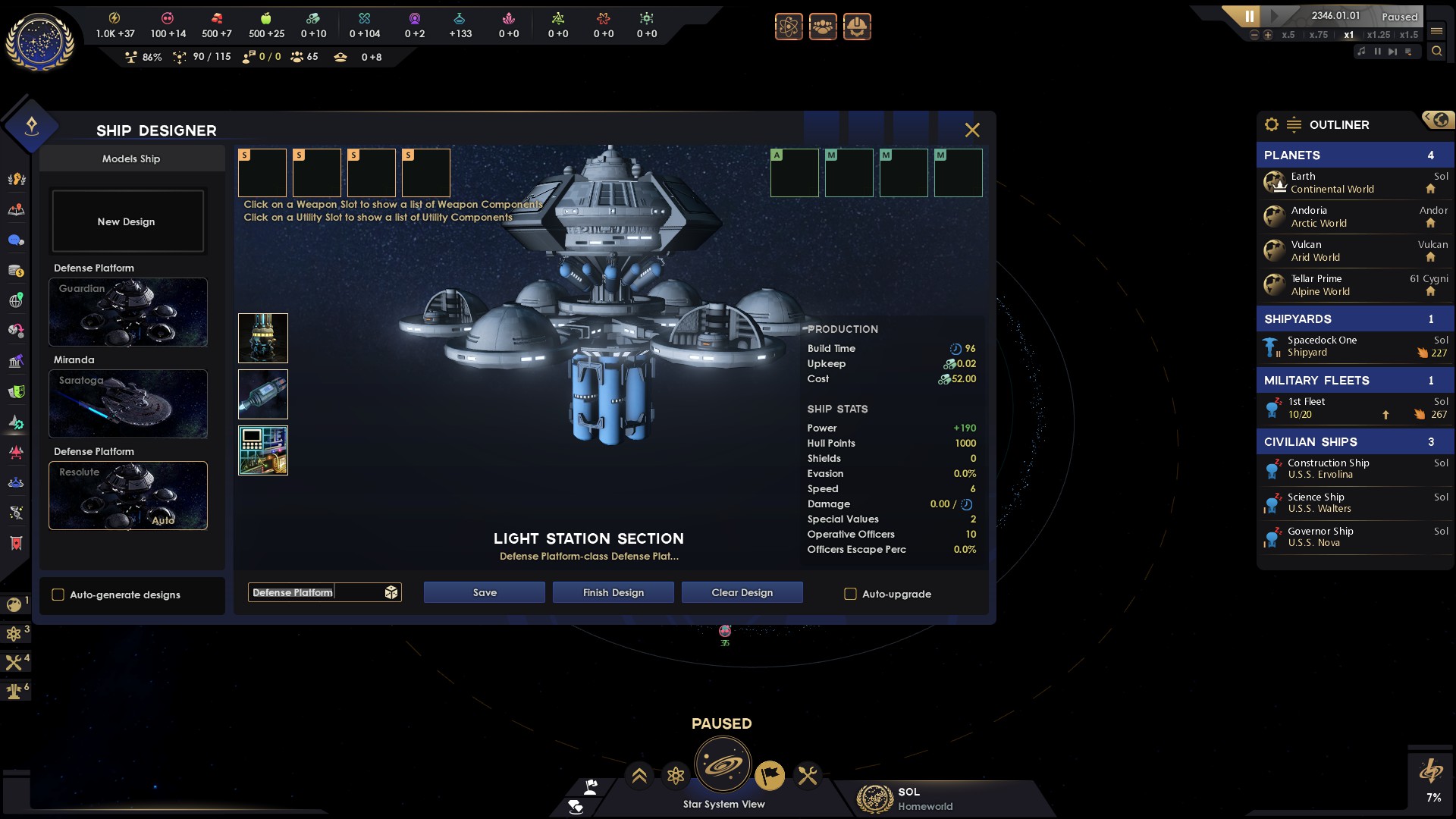Click the magnifying glass search icon top right
This screenshot has height=819, width=1456.
[1438, 52]
